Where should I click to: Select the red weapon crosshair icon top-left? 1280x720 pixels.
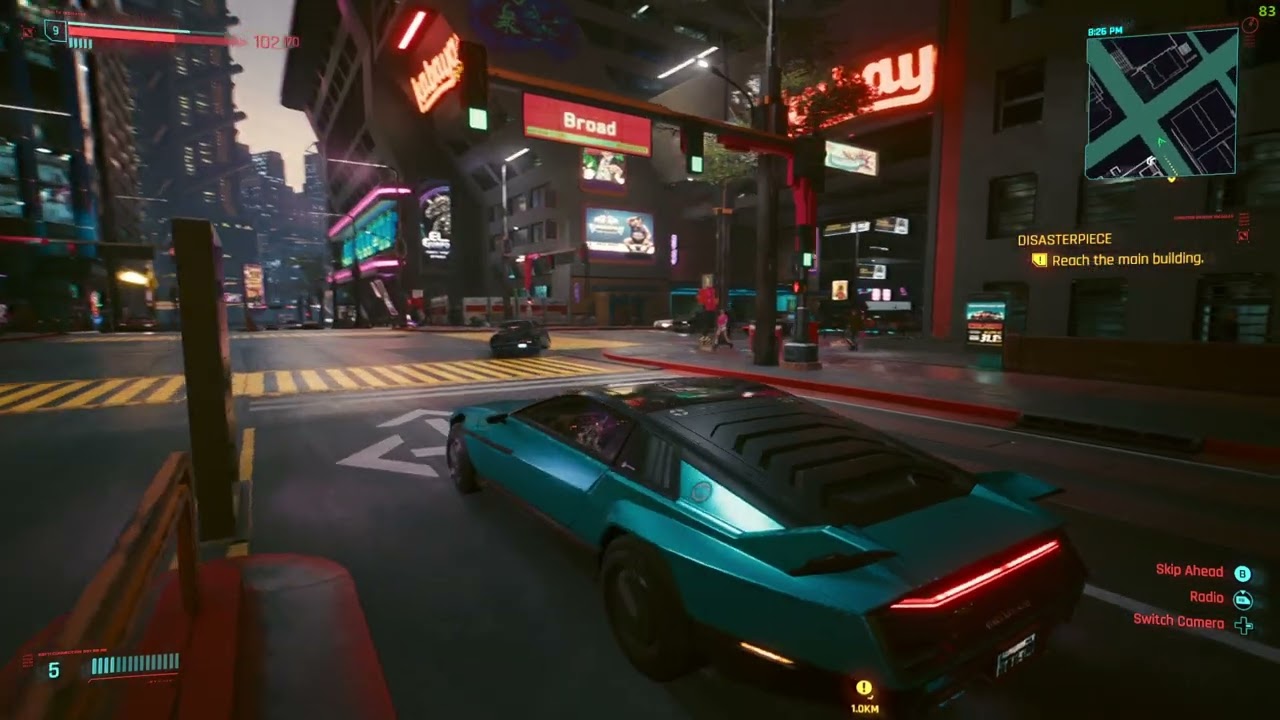[28, 33]
